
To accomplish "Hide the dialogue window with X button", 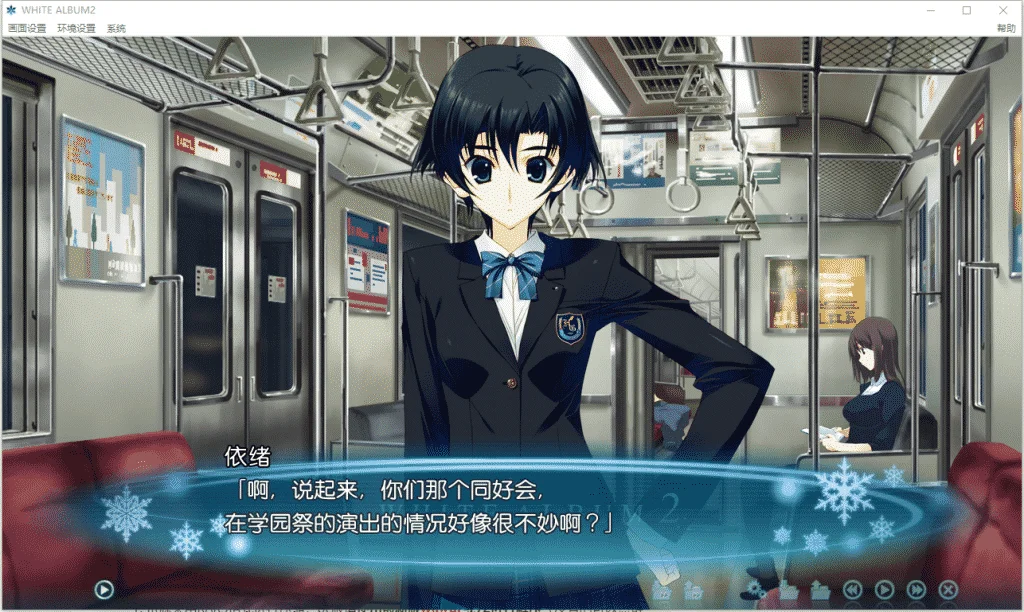I will click(948, 590).
